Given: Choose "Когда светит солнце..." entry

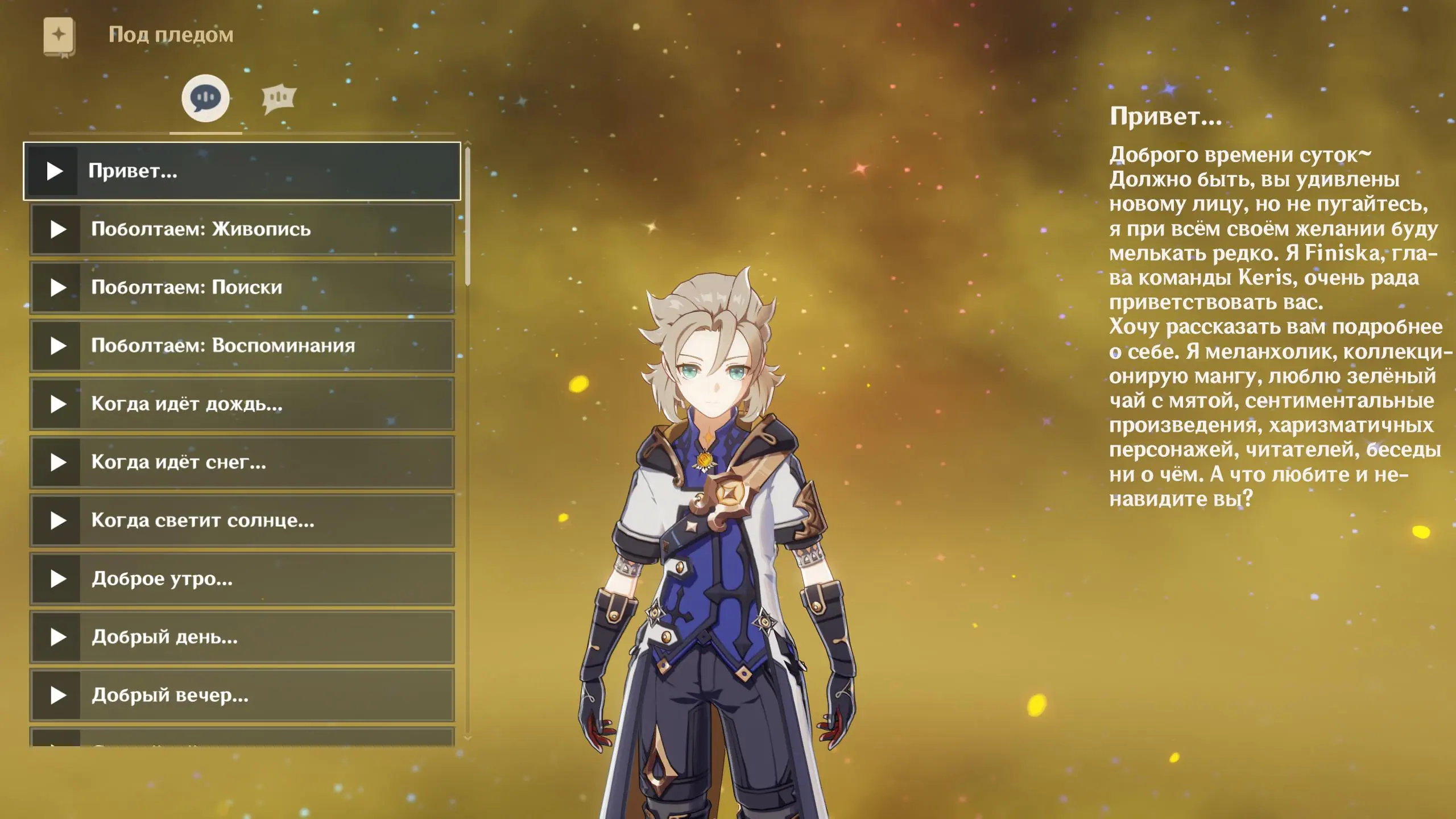Looking at the screenshot, I should (242, 520).
